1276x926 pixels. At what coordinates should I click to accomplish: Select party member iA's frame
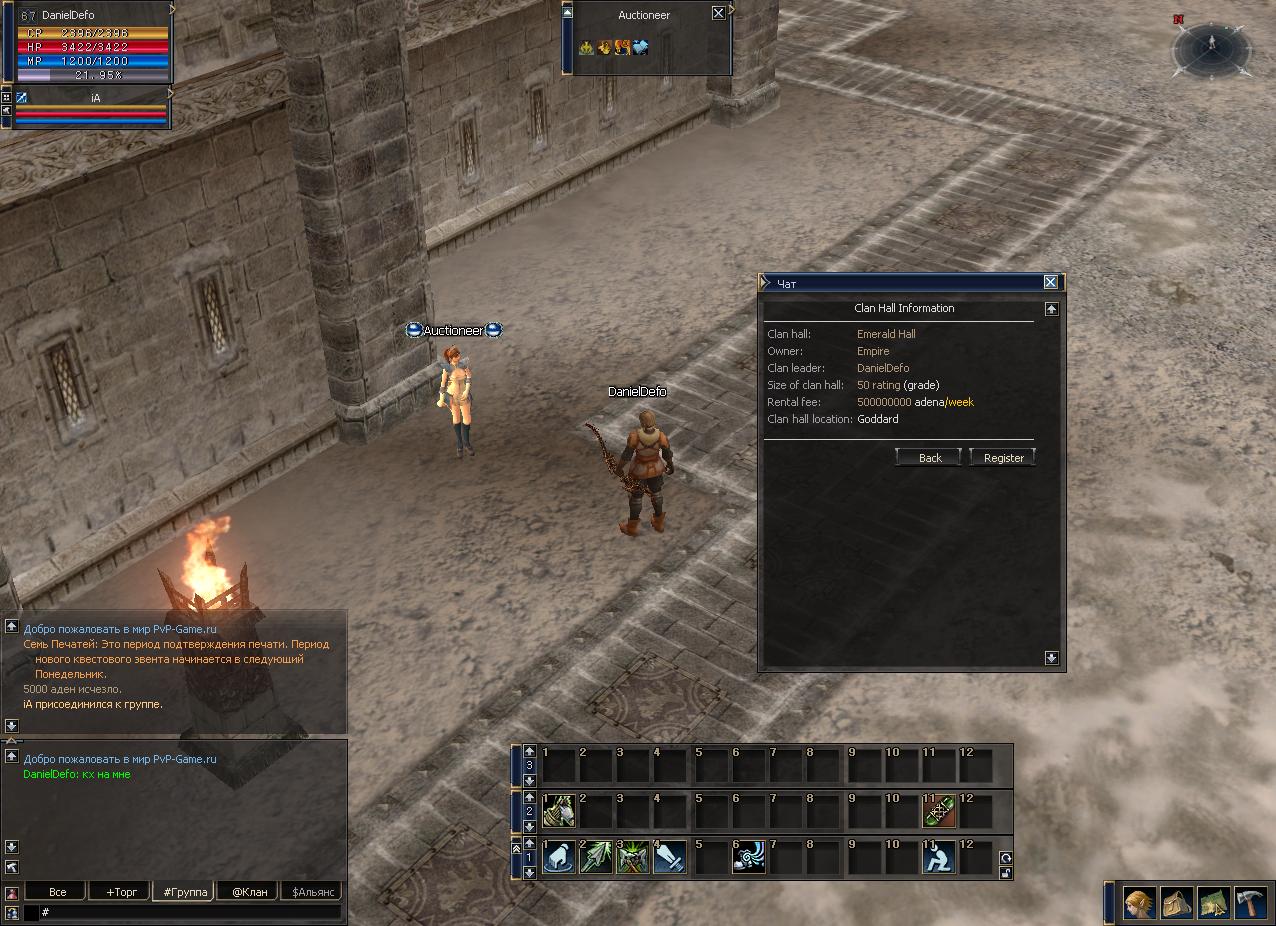(x=95, y=109)
